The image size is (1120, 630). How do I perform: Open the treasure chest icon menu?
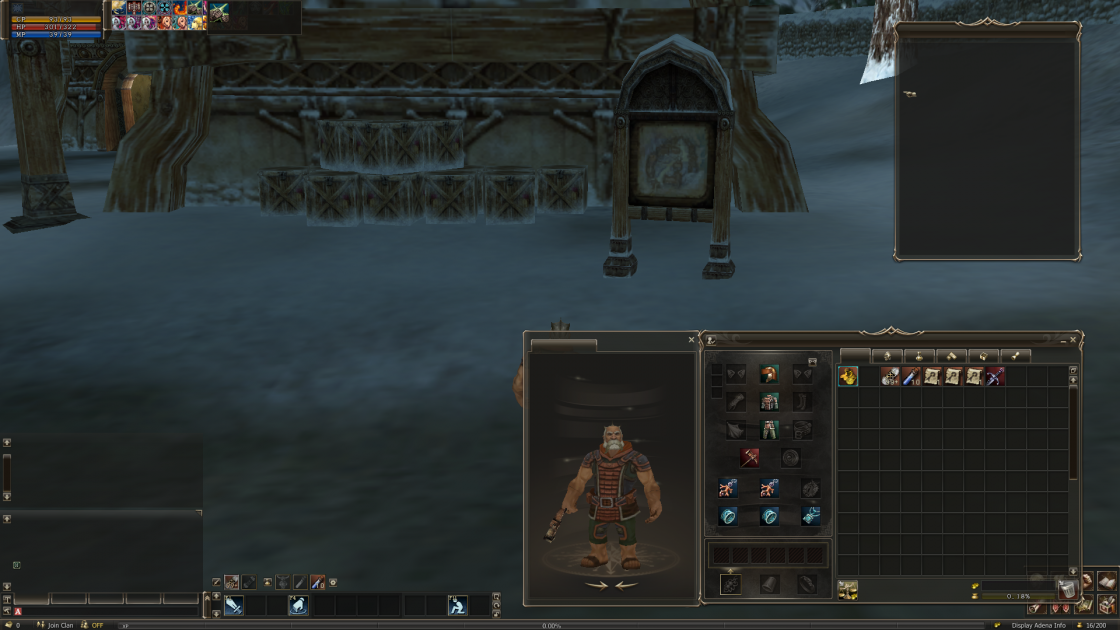pos(1106,605)
